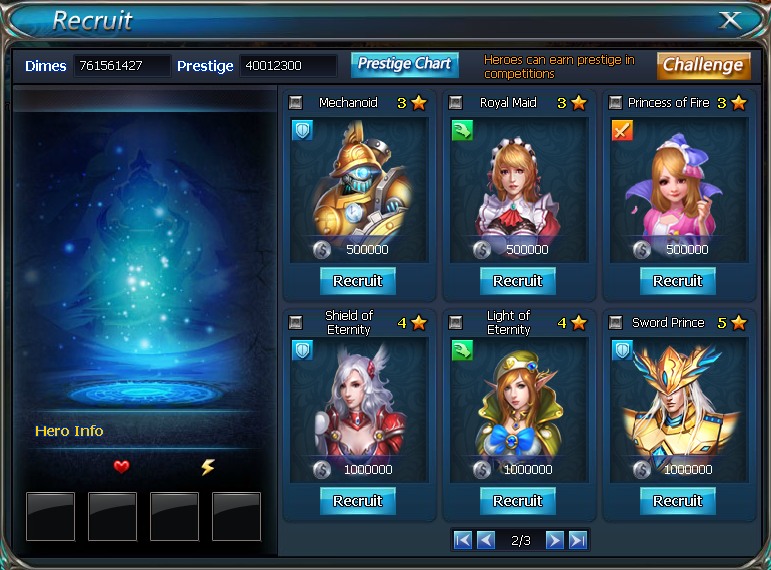Go to the previous hero page
This screenshot has width=771, height=570.
486,540
